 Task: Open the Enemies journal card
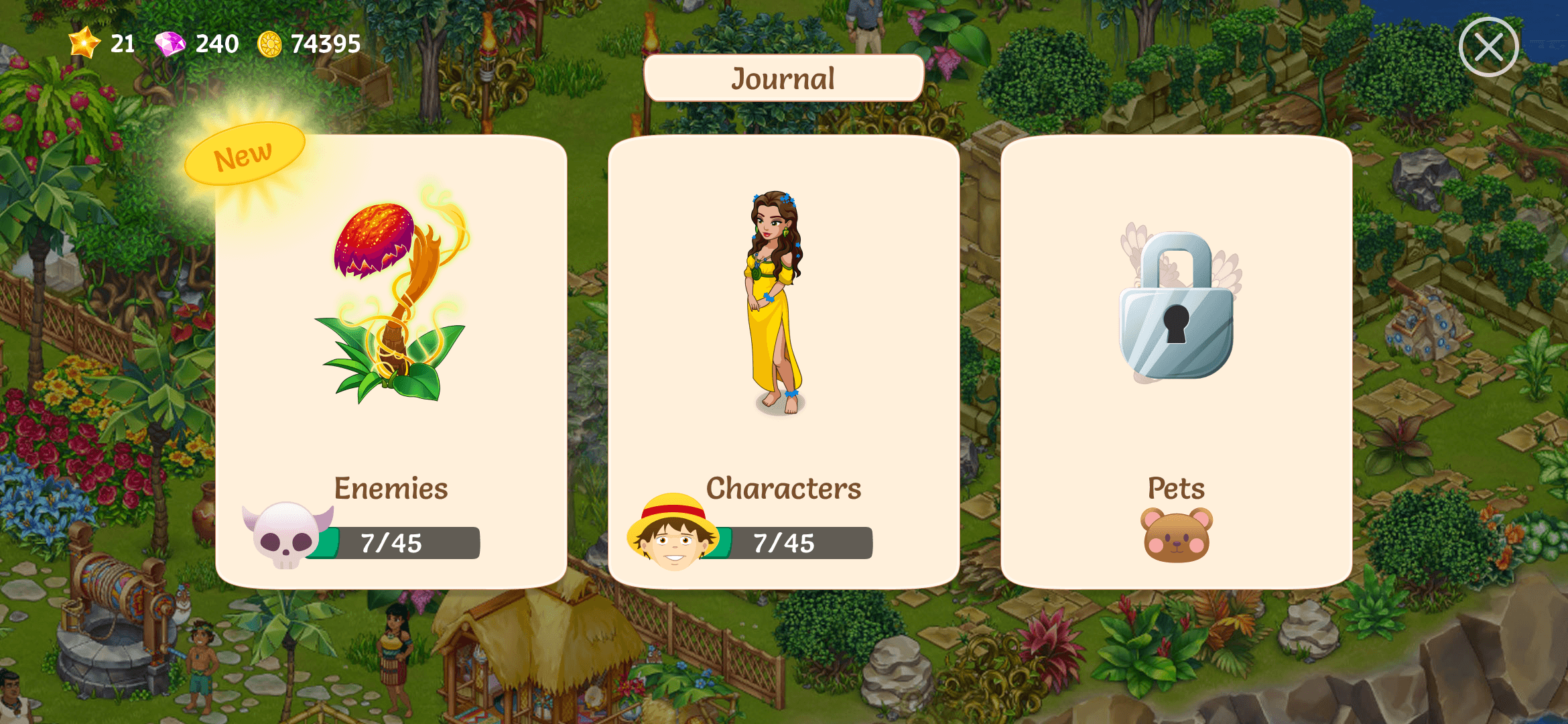[391, 362]
